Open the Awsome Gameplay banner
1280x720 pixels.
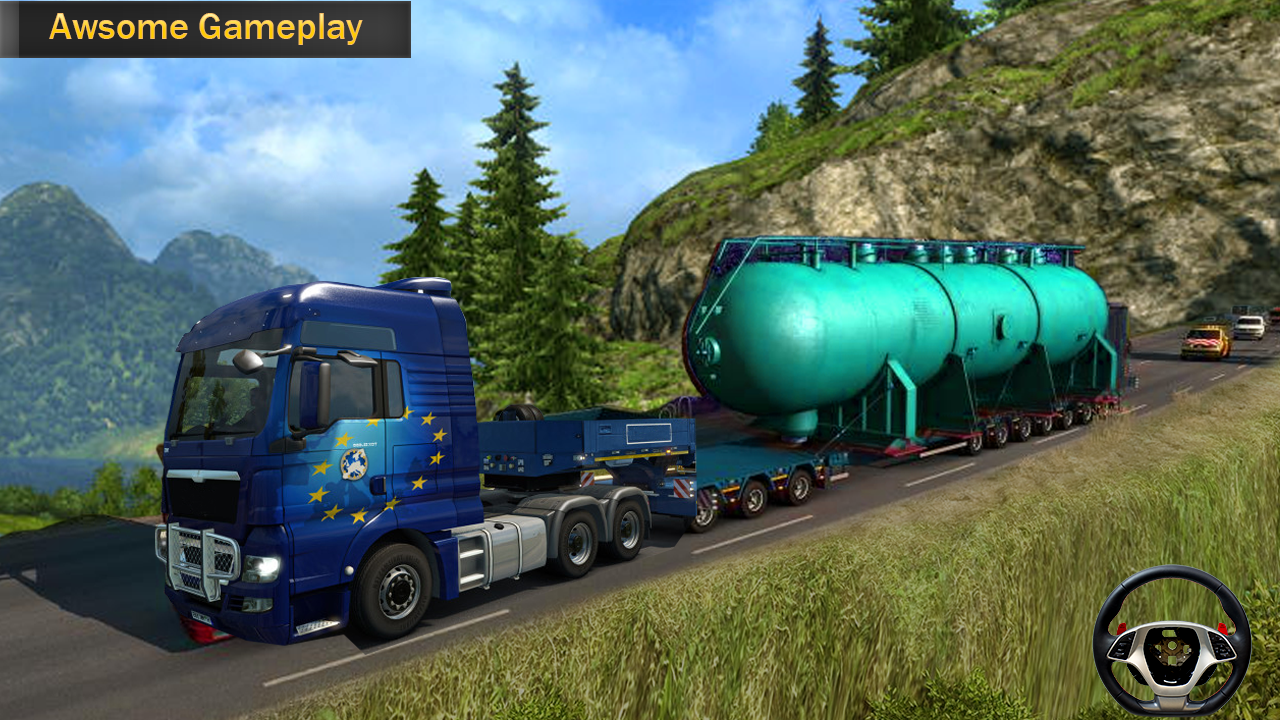pyautogui.click(x=205, y=30)
